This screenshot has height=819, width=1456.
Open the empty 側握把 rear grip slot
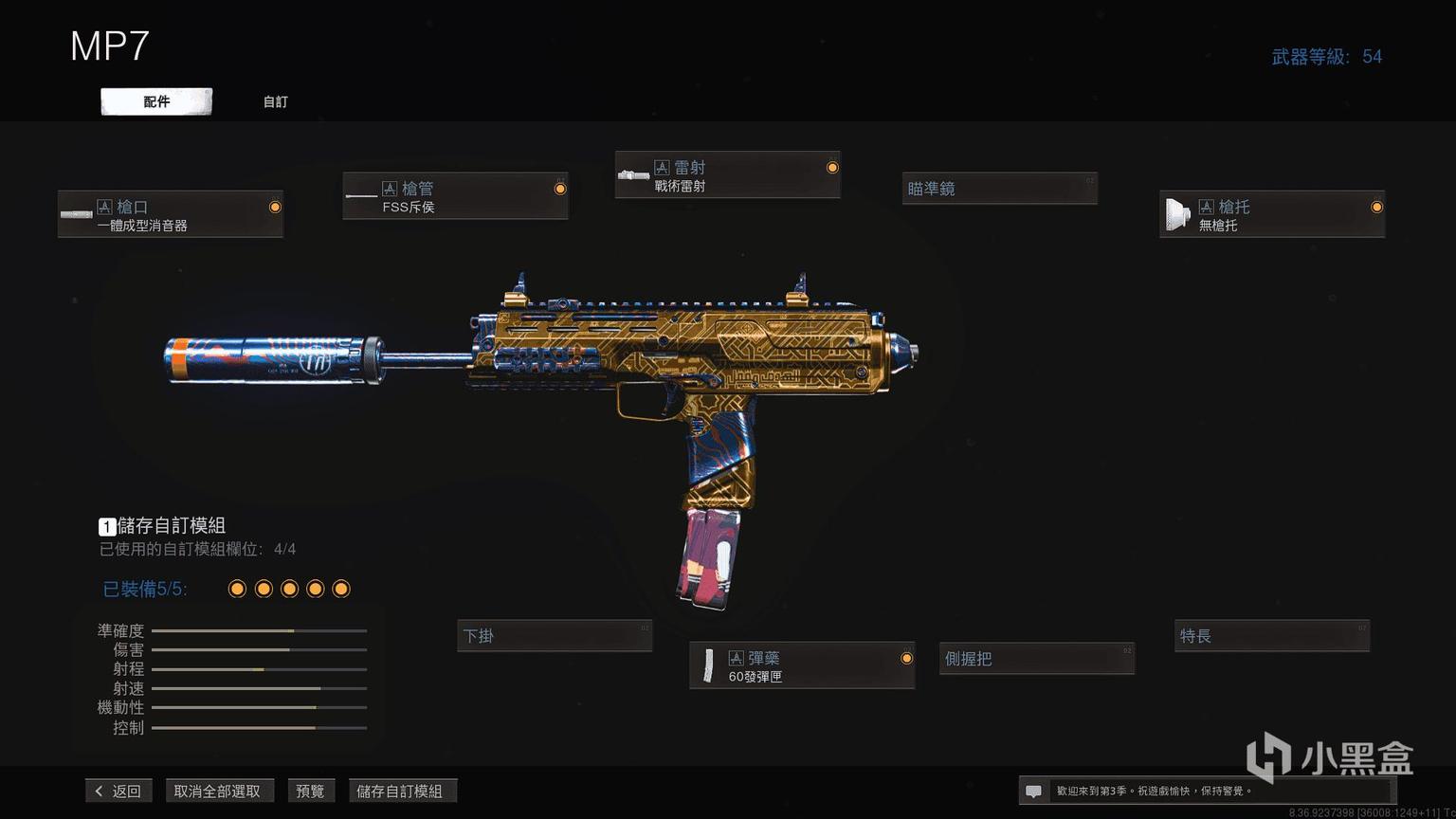point(1037,659)
